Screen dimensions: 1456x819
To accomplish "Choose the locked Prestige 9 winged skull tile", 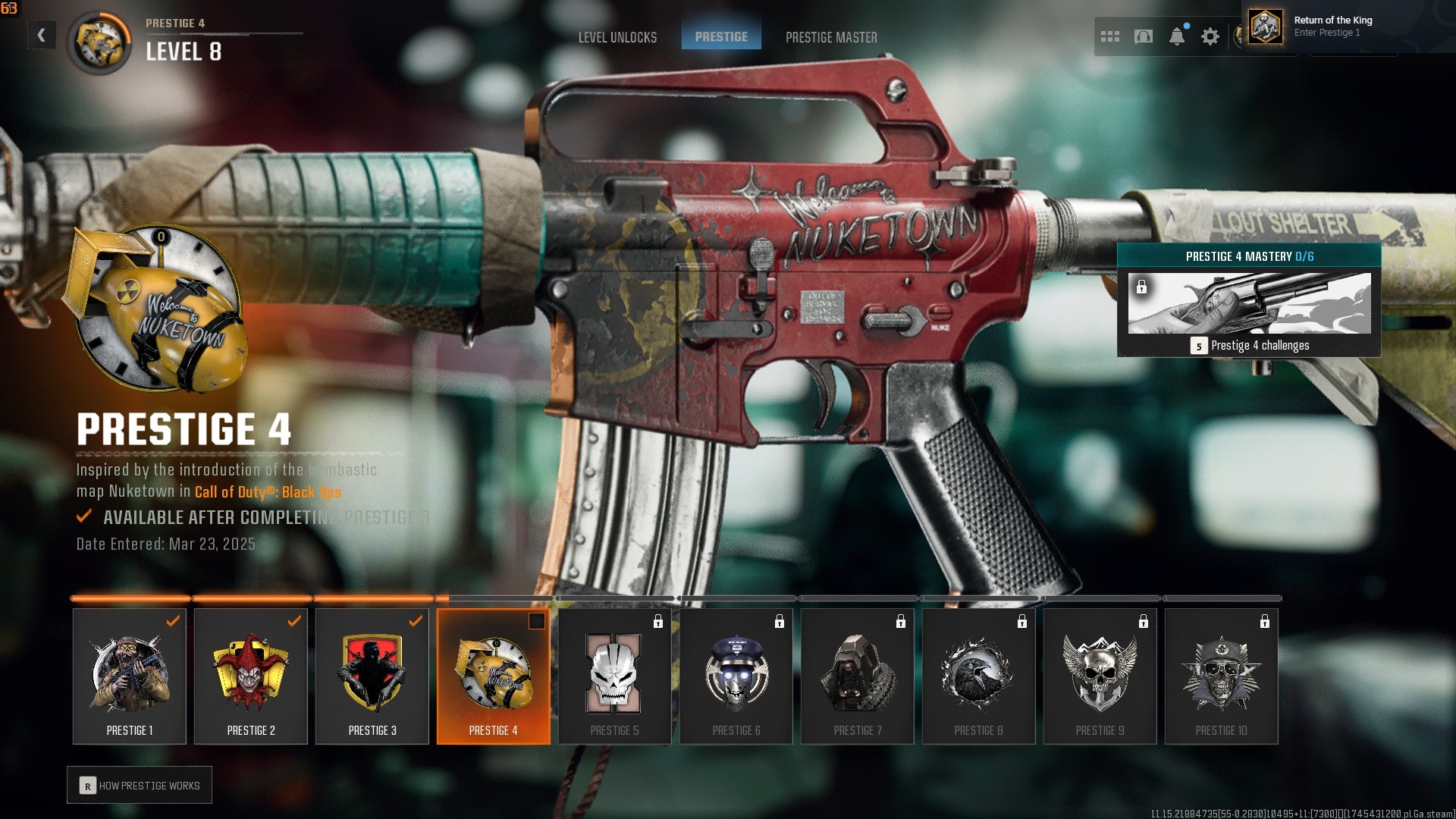I will (1100, 676).
